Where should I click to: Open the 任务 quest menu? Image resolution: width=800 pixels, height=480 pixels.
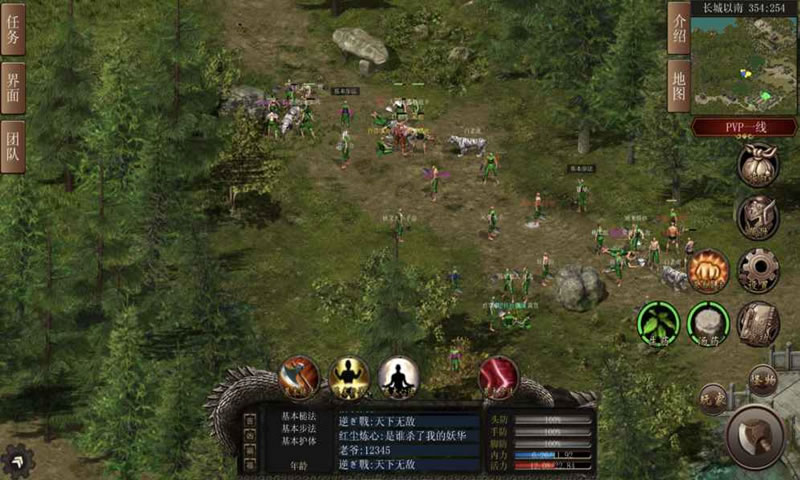(13, 30)
